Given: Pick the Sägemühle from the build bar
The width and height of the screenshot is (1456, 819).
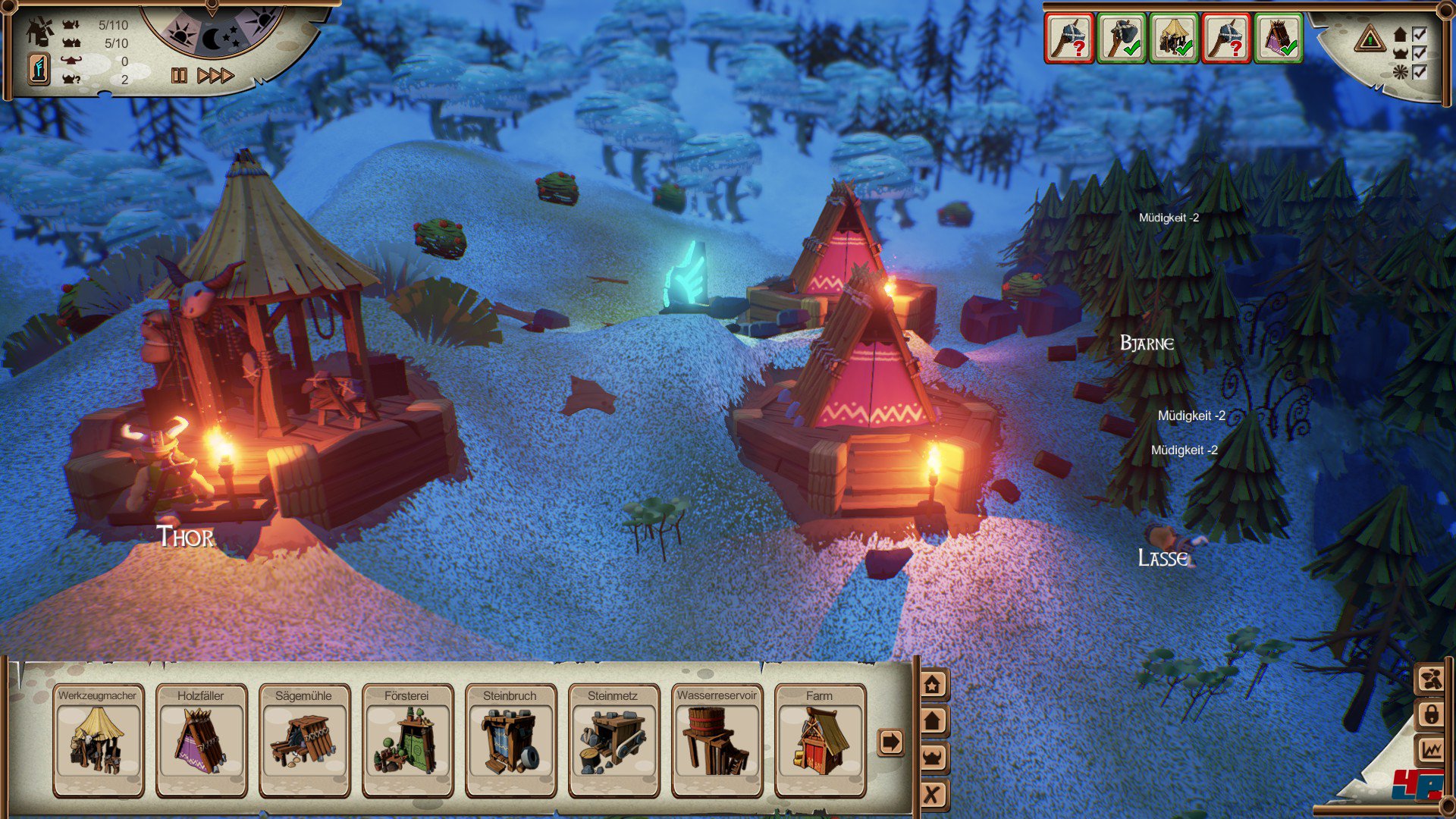Looking at the screenshot, I should [304, 739].
